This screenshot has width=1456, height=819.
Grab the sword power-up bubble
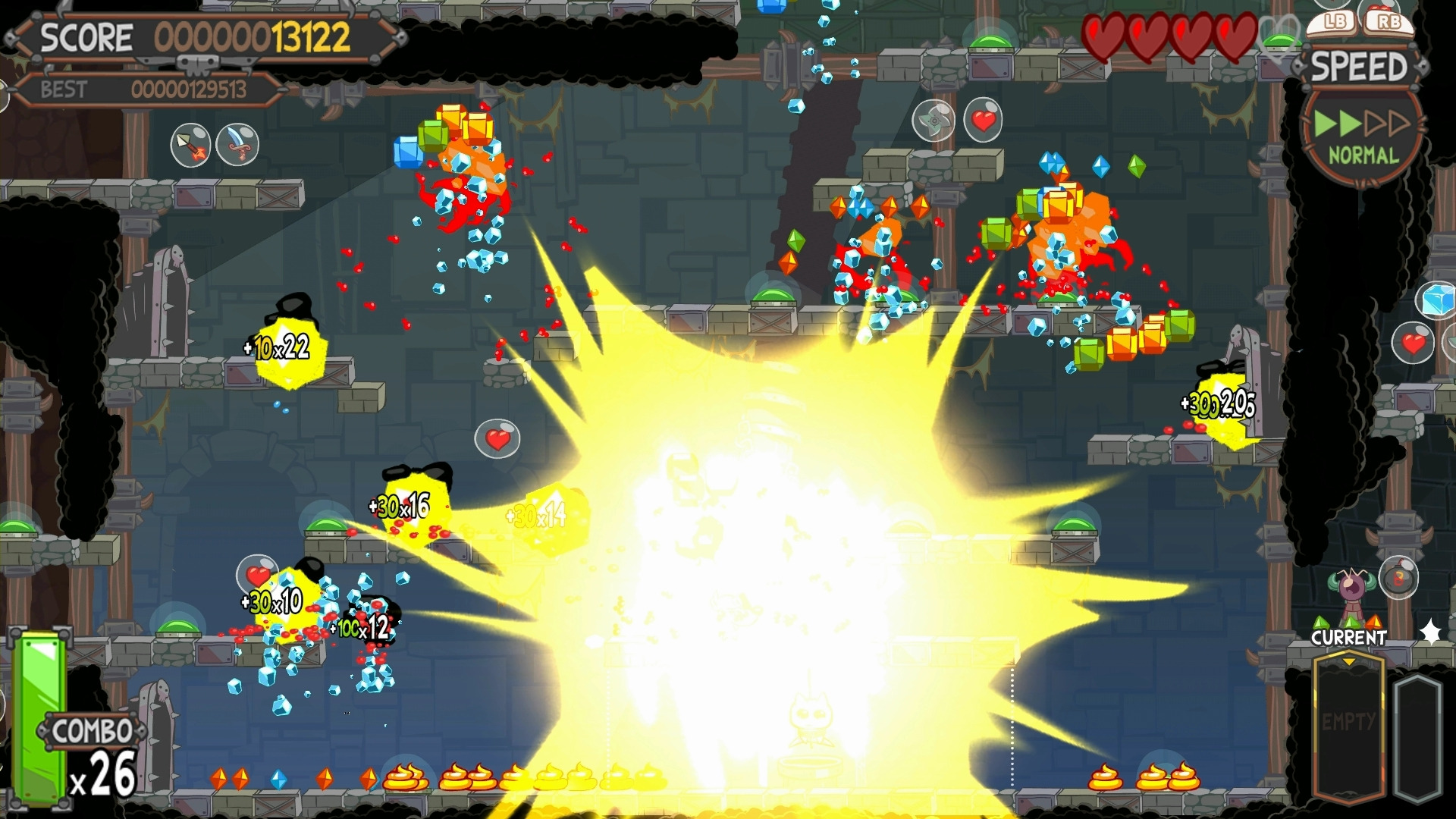(x=235, y=144)
